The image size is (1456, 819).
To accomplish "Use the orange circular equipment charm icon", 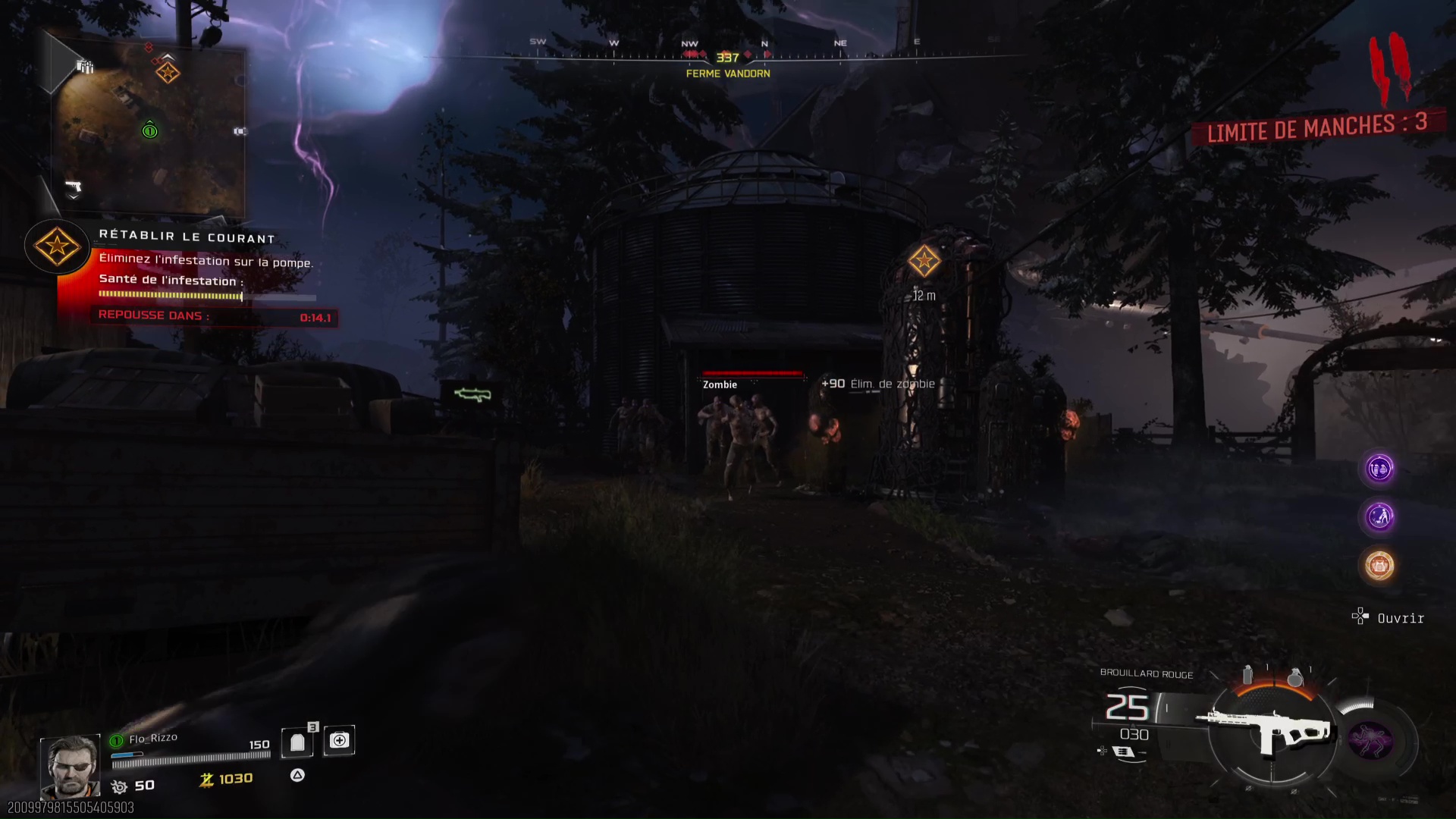I will point(1380,564).
